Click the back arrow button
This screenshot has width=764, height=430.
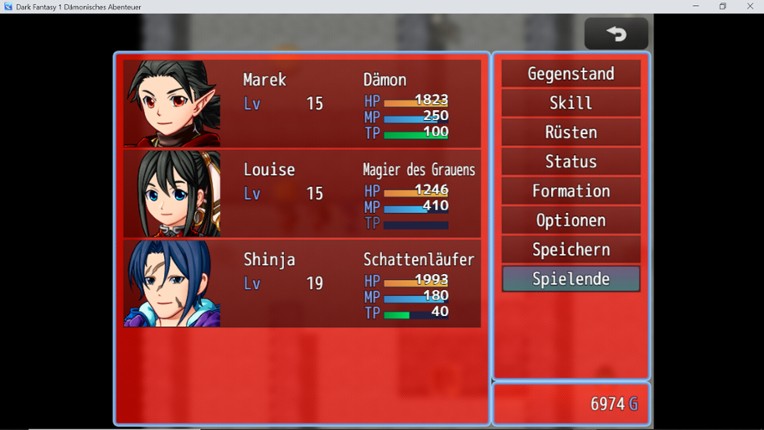(x=616, y=34)
